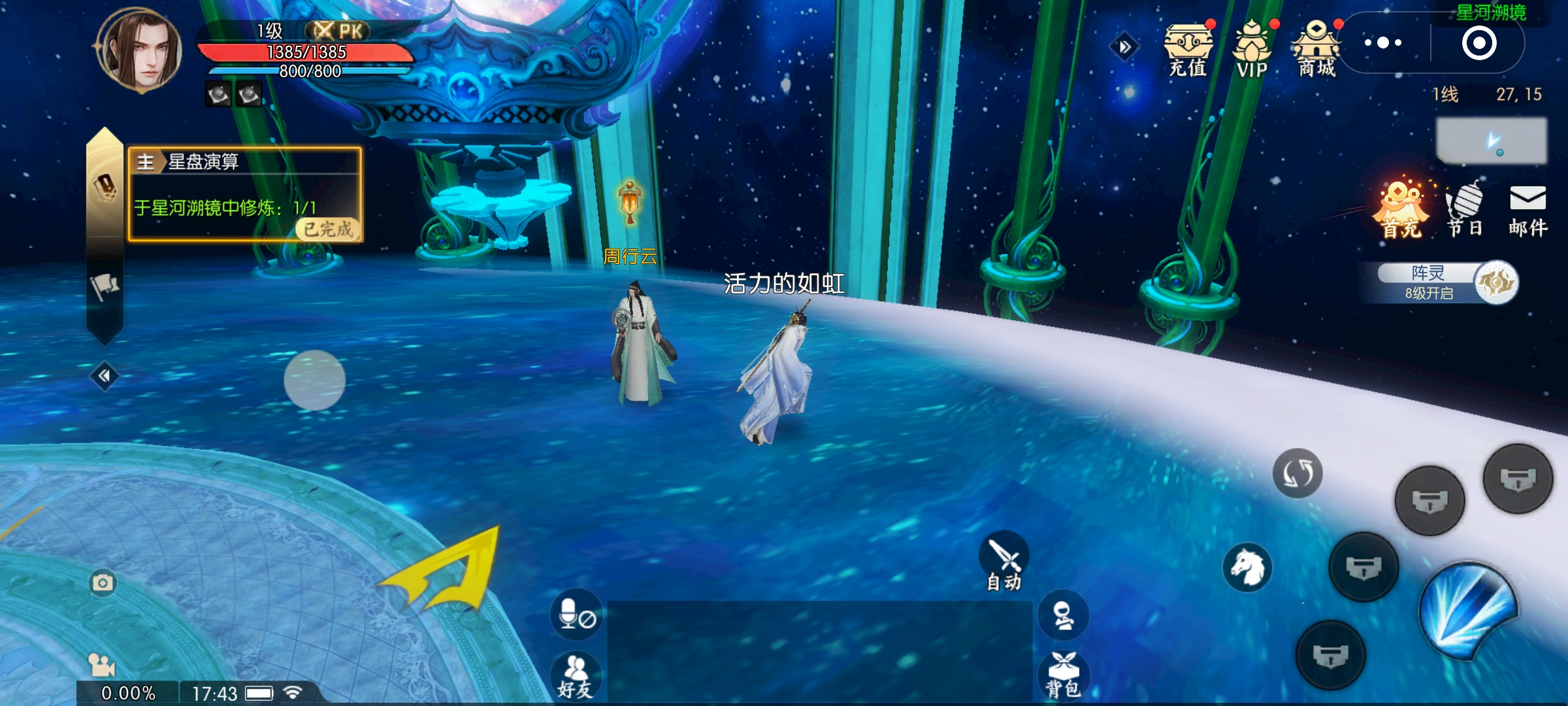
Task: Click the player portrait avatar
Action: (139, 51)
